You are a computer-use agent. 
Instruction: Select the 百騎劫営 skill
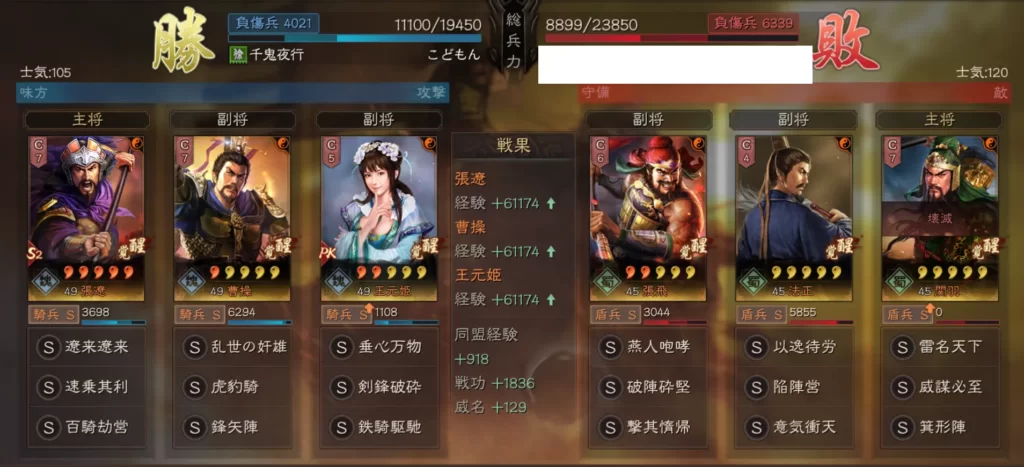pyautogui.click(x=87, y=427)
